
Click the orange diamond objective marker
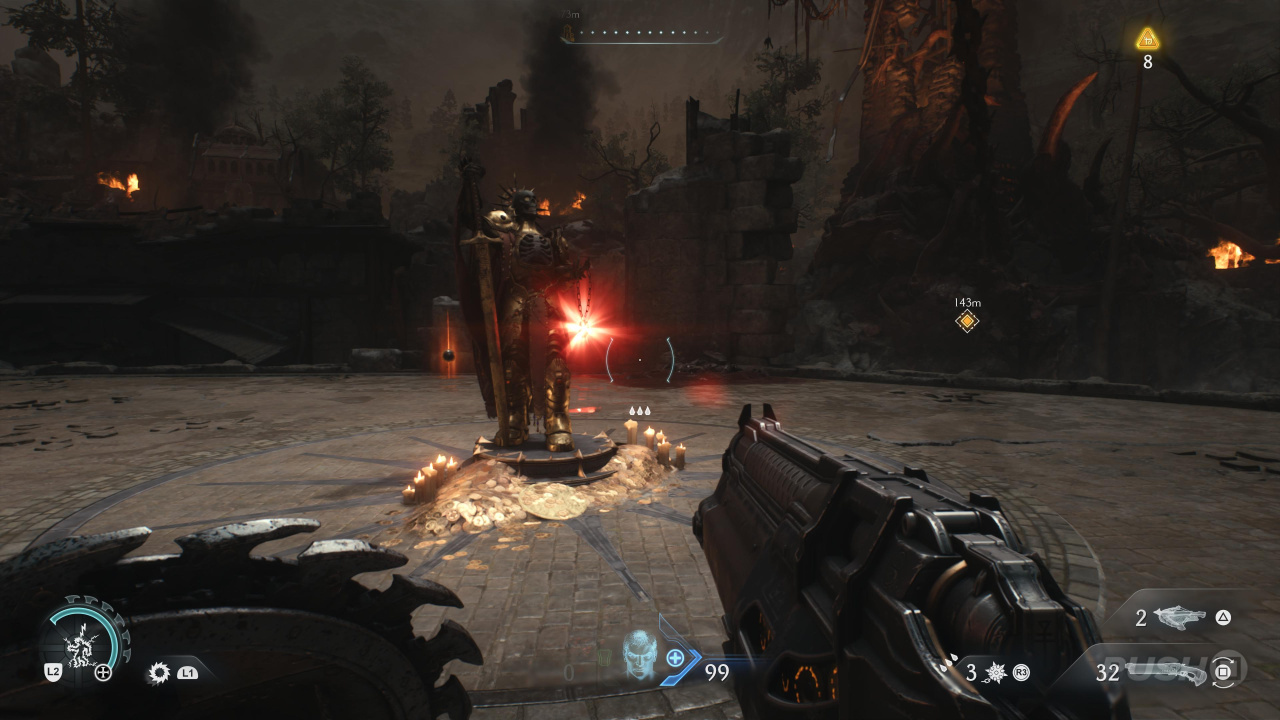pos(966,321)
